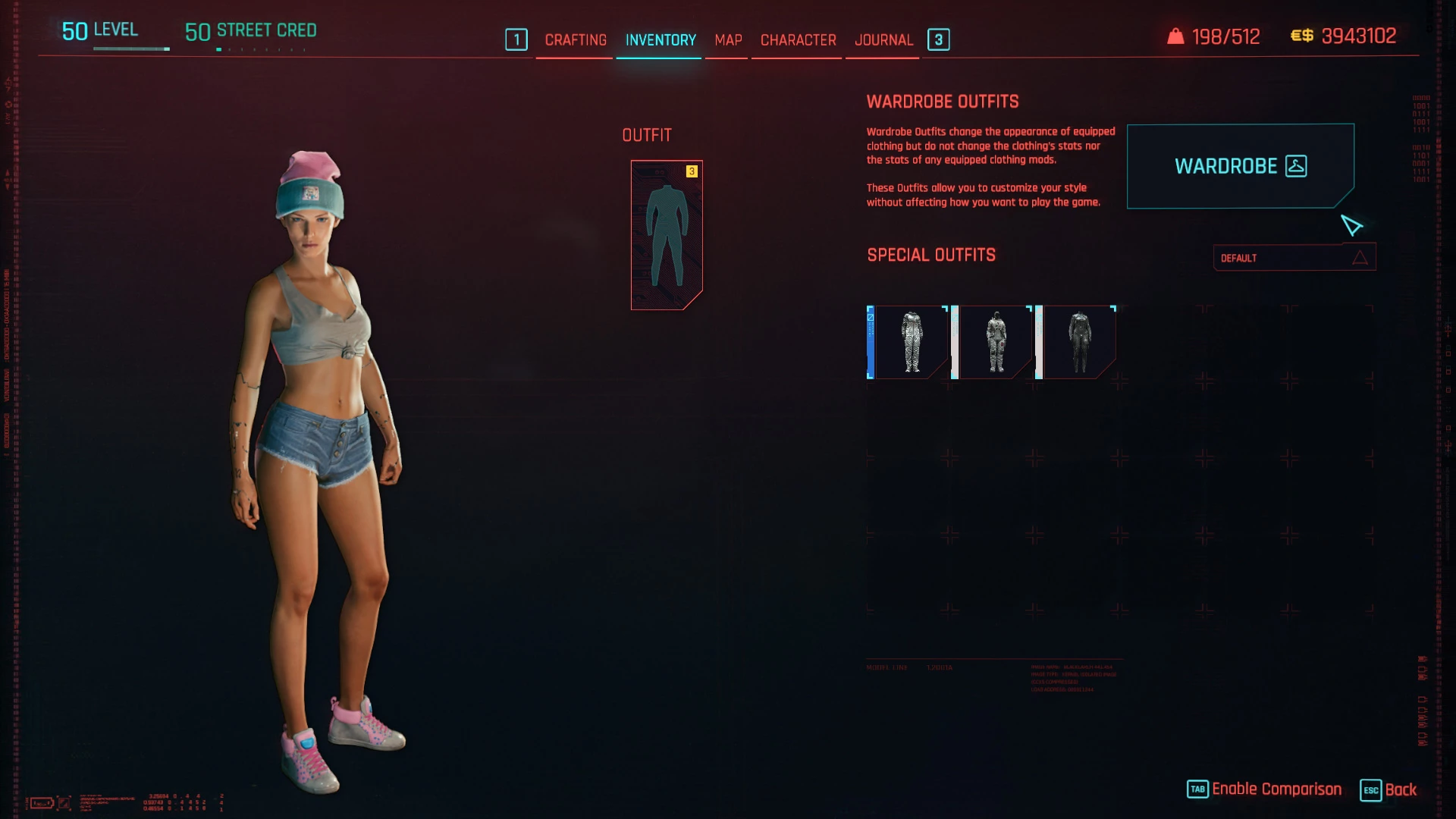Expand the Default sorting dropdown

coord(1294,258)
